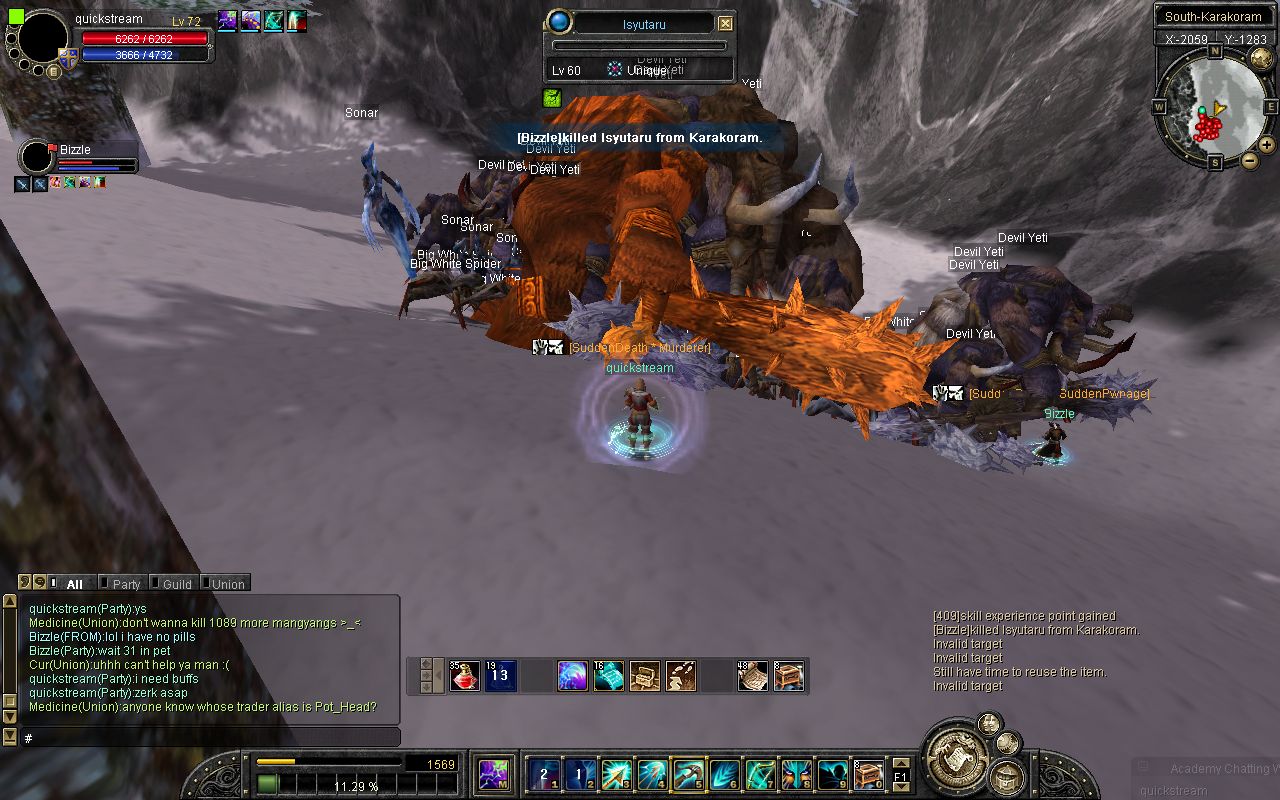Screen dimensions: 1280x800
Task: Zoom out the minimap with minus button
Action: (1249, 160)
